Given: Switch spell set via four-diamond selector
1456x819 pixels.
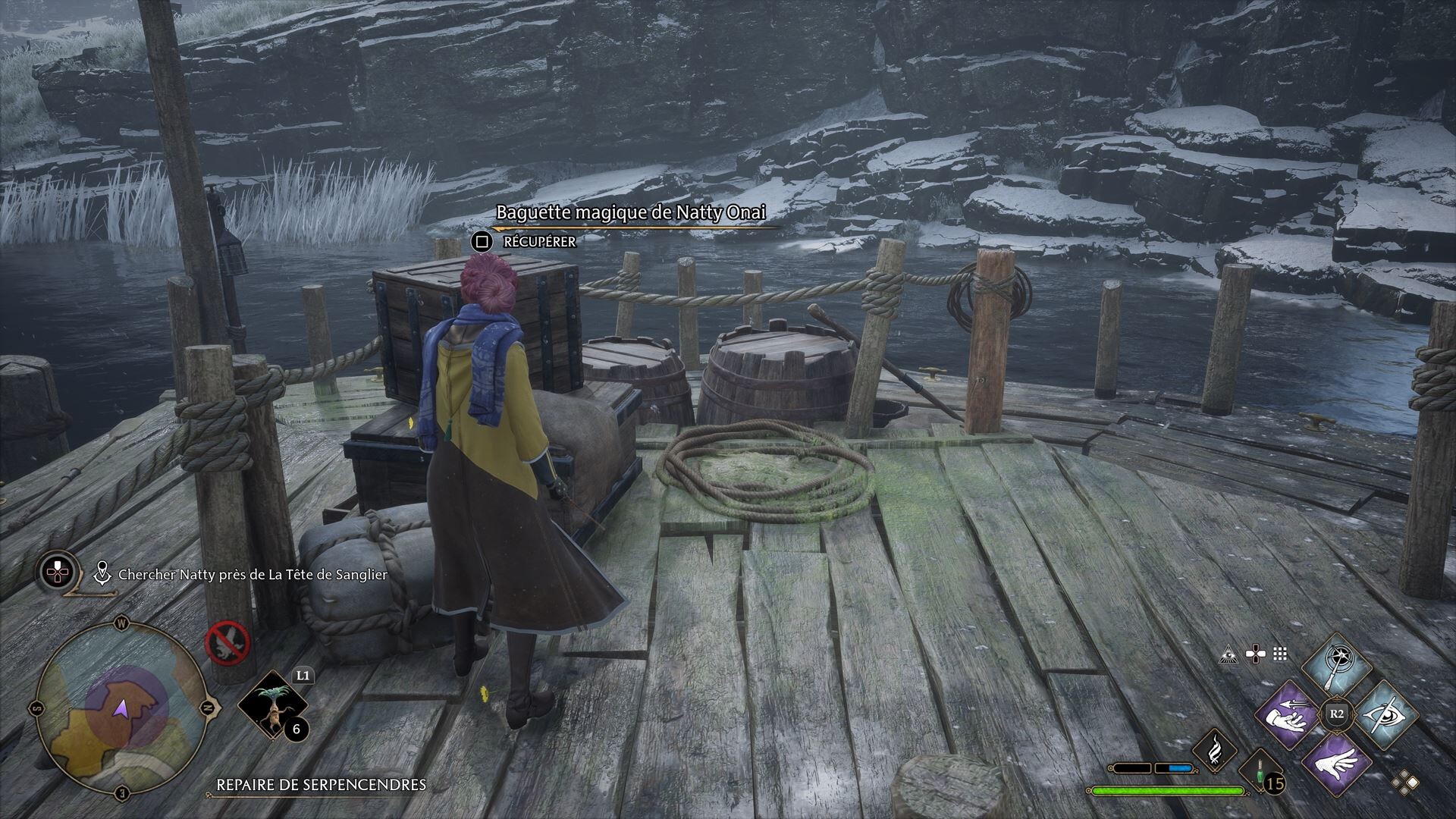Looking at the screenshot, I should pos(1405,781).
